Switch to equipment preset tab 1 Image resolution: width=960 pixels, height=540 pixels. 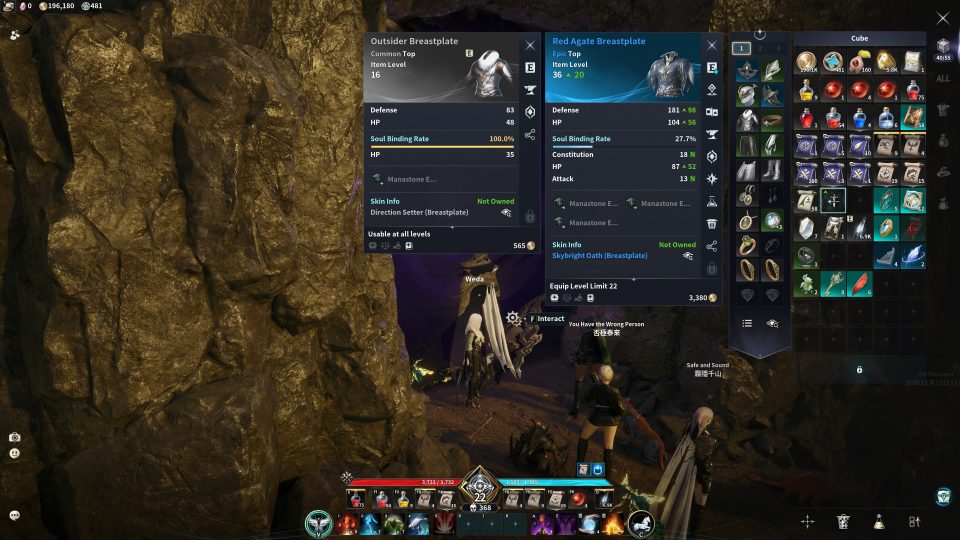pos(741,48)
